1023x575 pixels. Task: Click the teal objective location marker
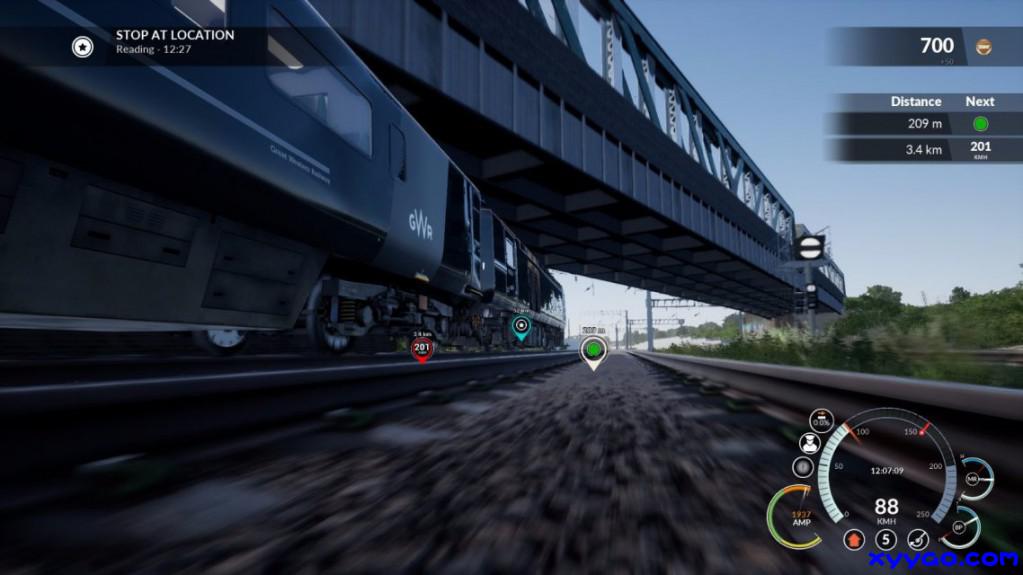520,326
